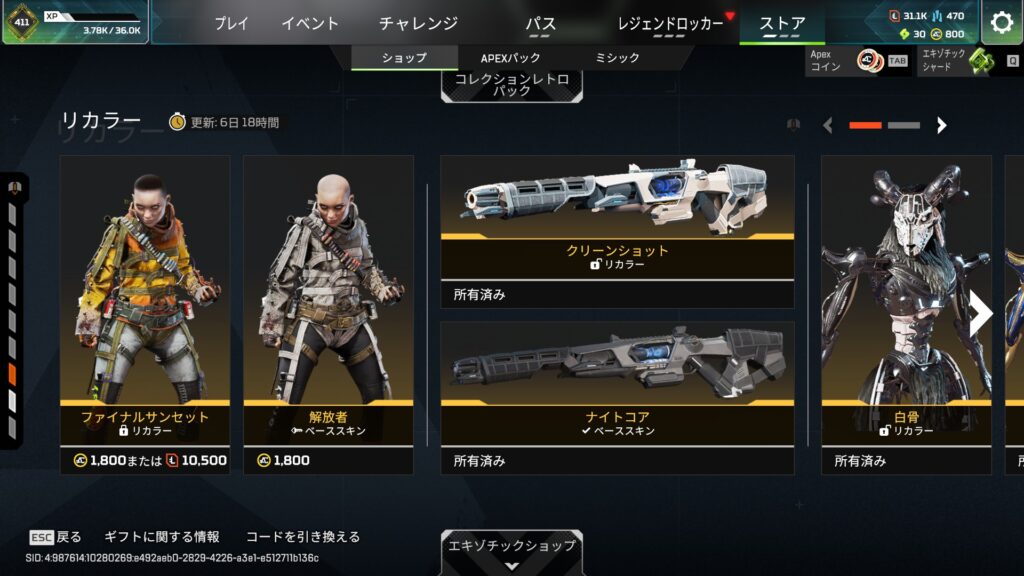Screen dimensions: 1024x576
Task: Open the プレイ (Play) menu tab
Action: point(231,23)
